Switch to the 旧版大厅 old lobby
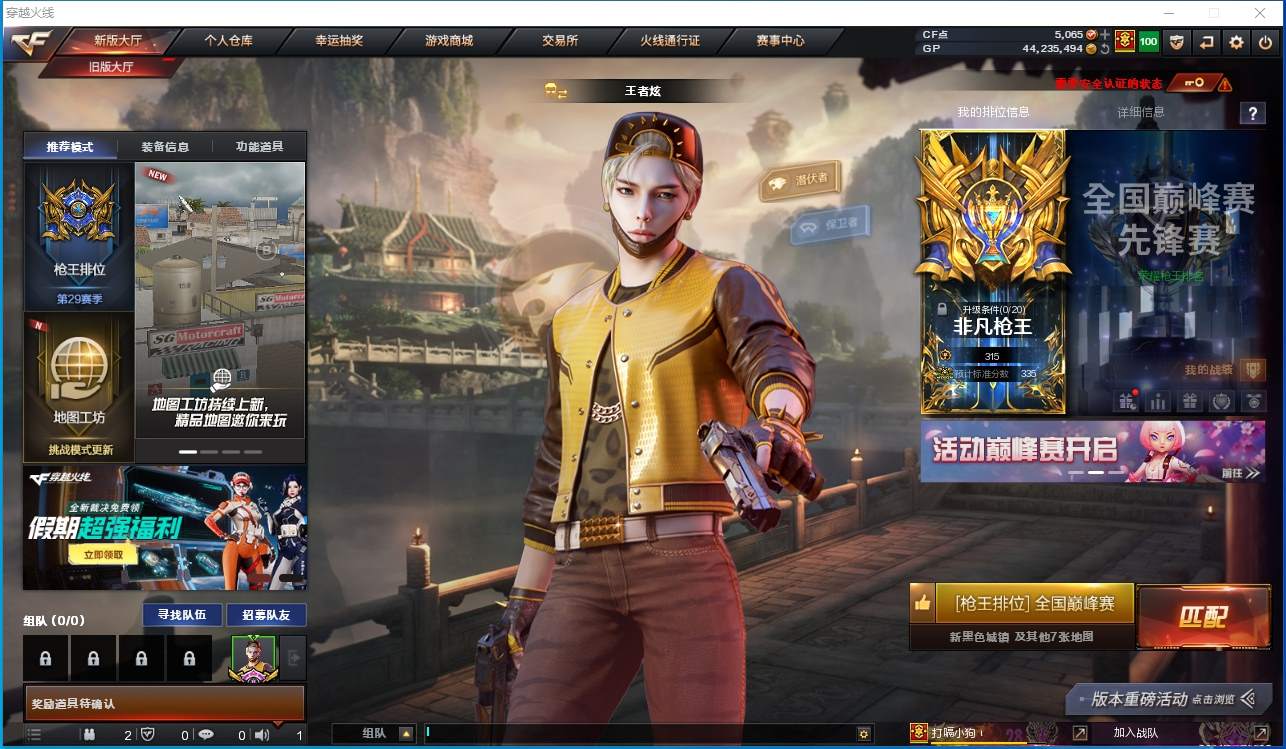 tap(111, 67)
